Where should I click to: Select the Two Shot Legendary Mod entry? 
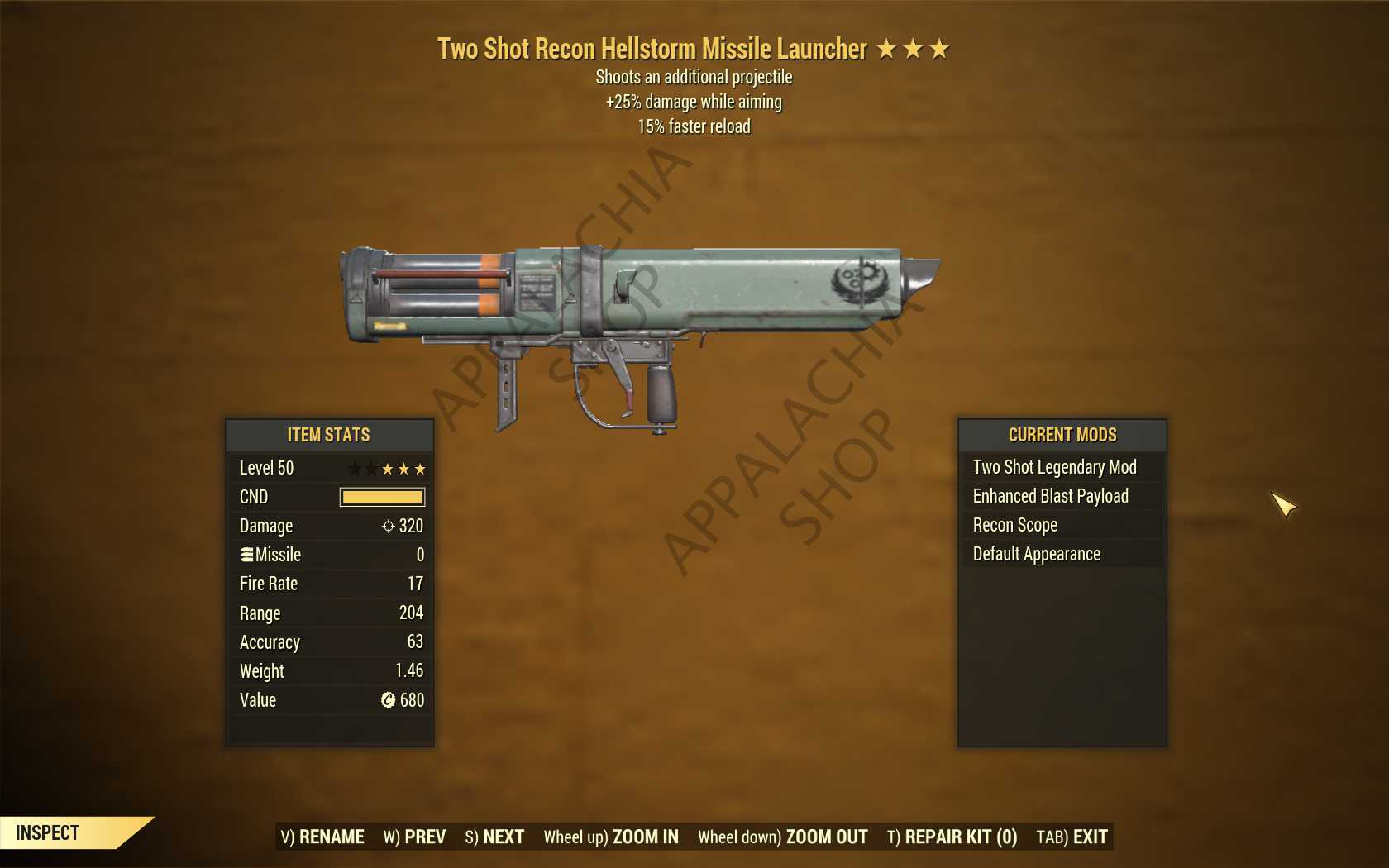1053,467
